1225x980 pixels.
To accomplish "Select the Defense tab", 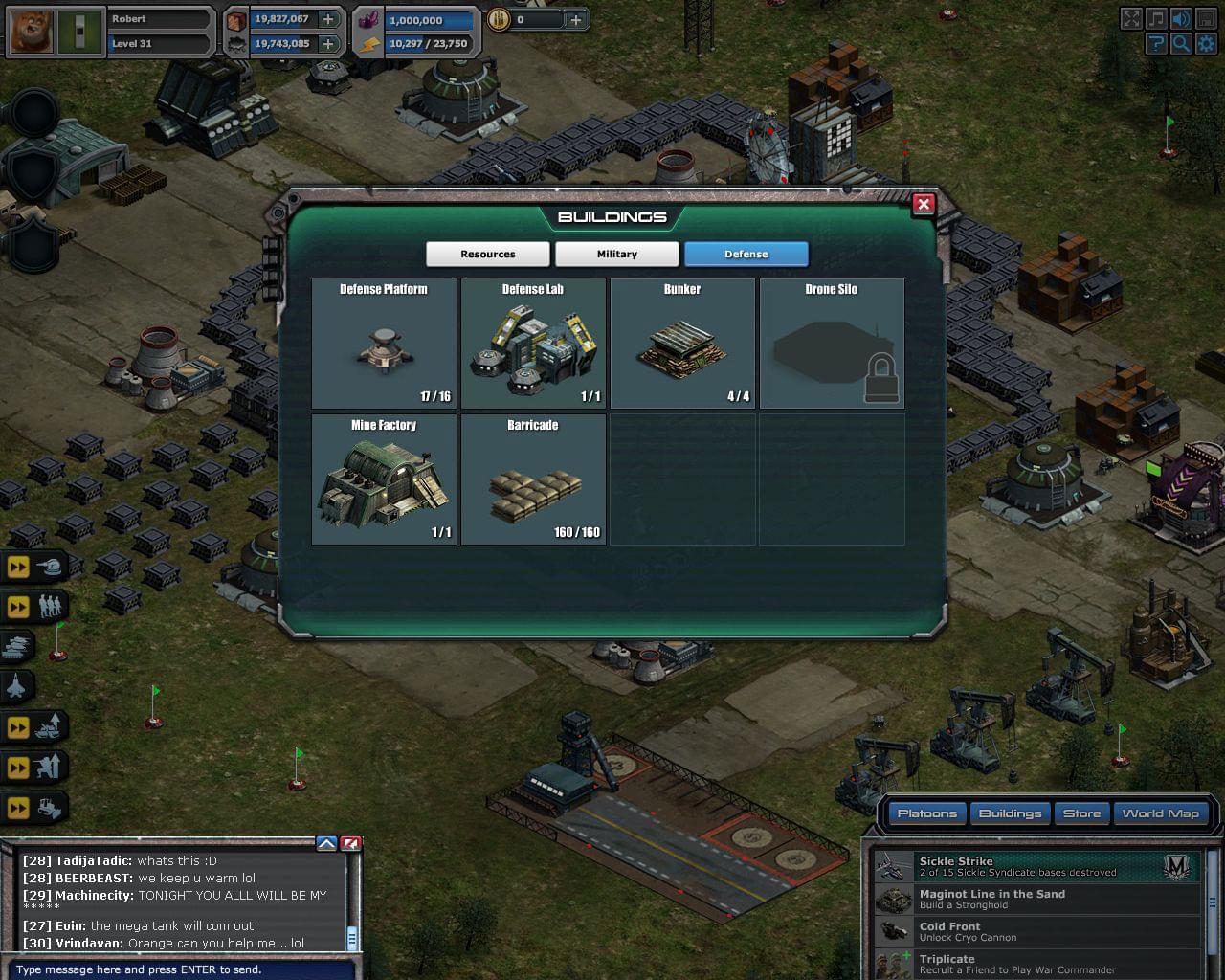I will [746, 254].
